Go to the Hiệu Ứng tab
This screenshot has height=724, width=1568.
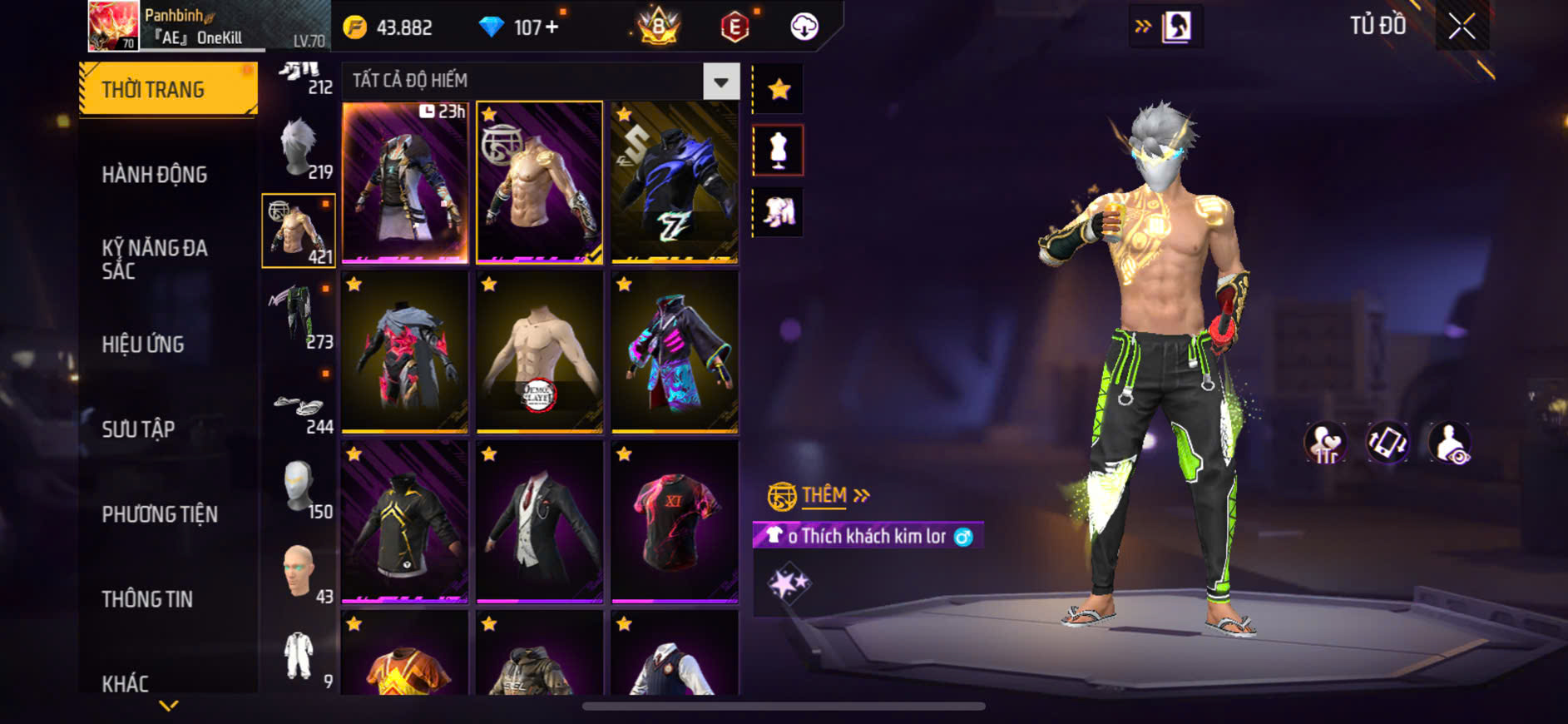(143, 345)
